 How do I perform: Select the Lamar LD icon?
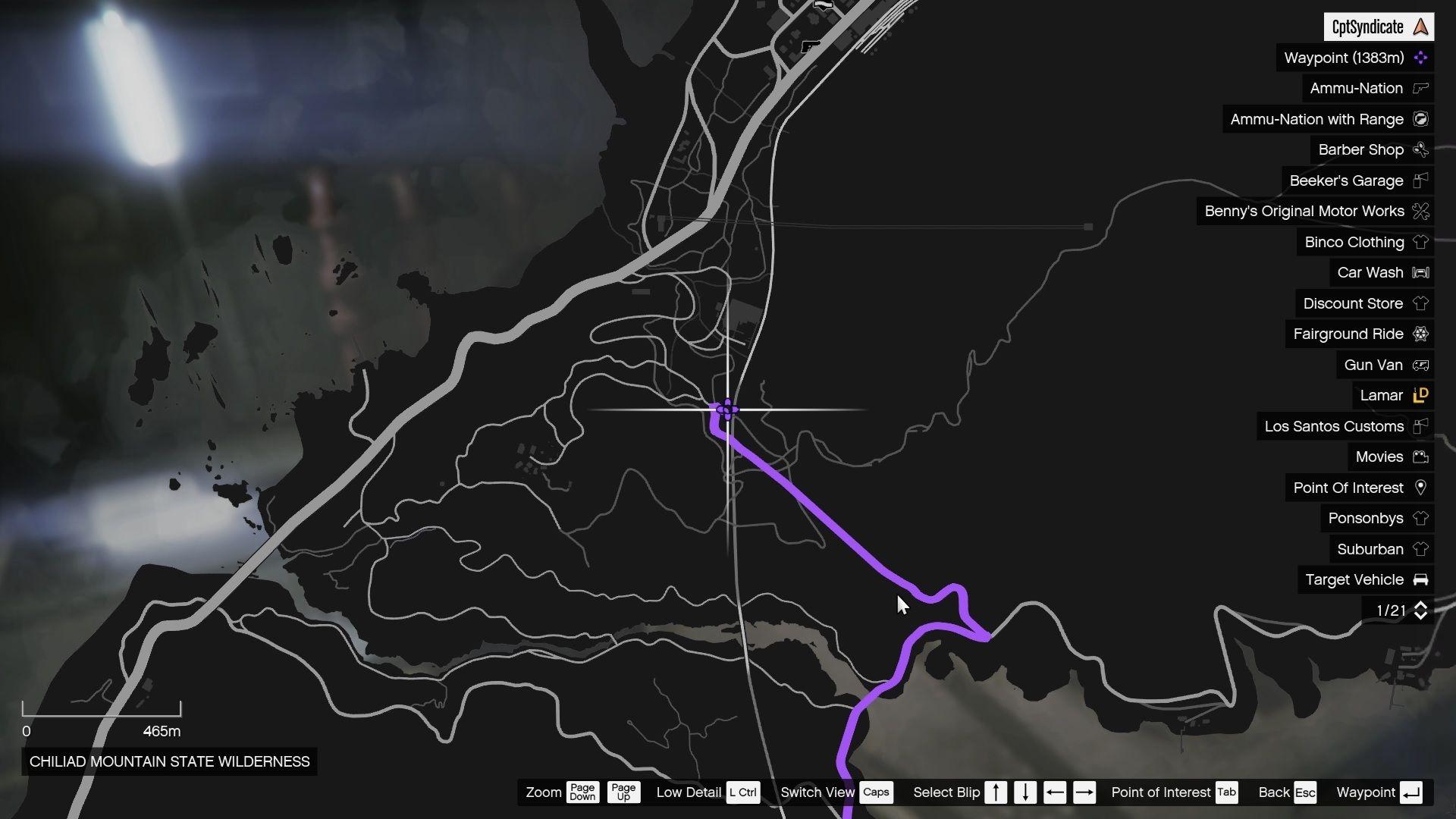coord(1420,395)
